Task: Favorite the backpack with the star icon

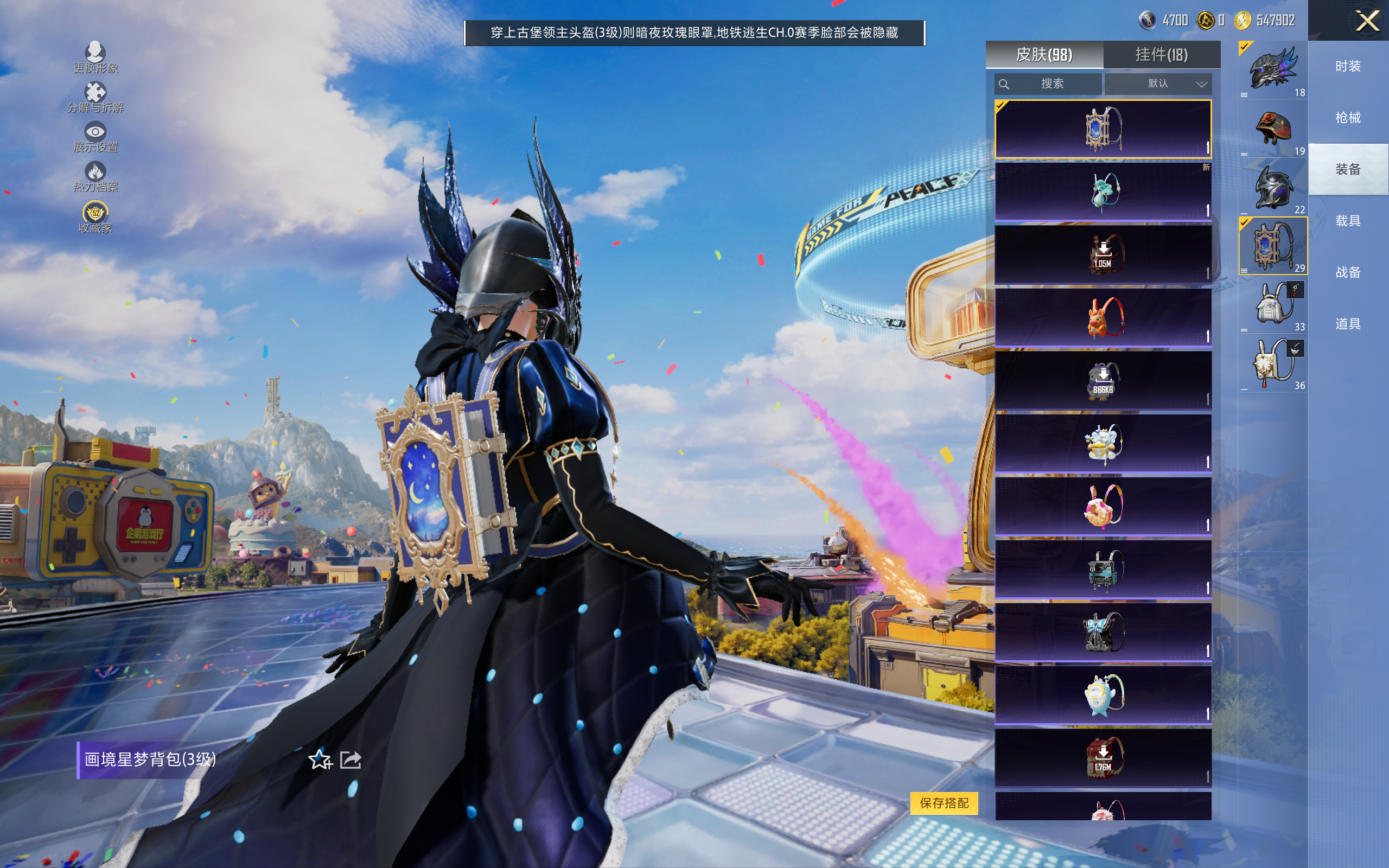Action: [320, 759]
